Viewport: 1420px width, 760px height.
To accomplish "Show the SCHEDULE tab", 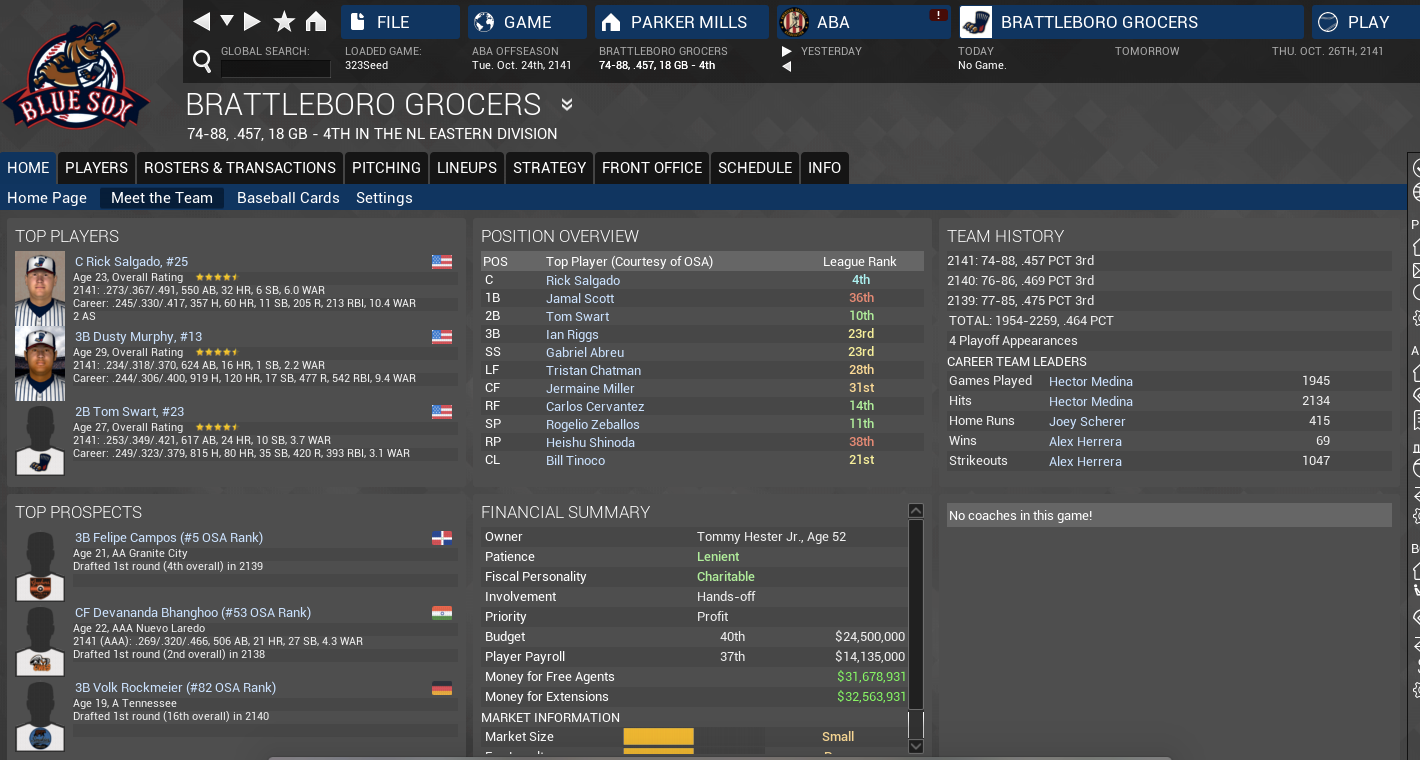I will point(755,168).
